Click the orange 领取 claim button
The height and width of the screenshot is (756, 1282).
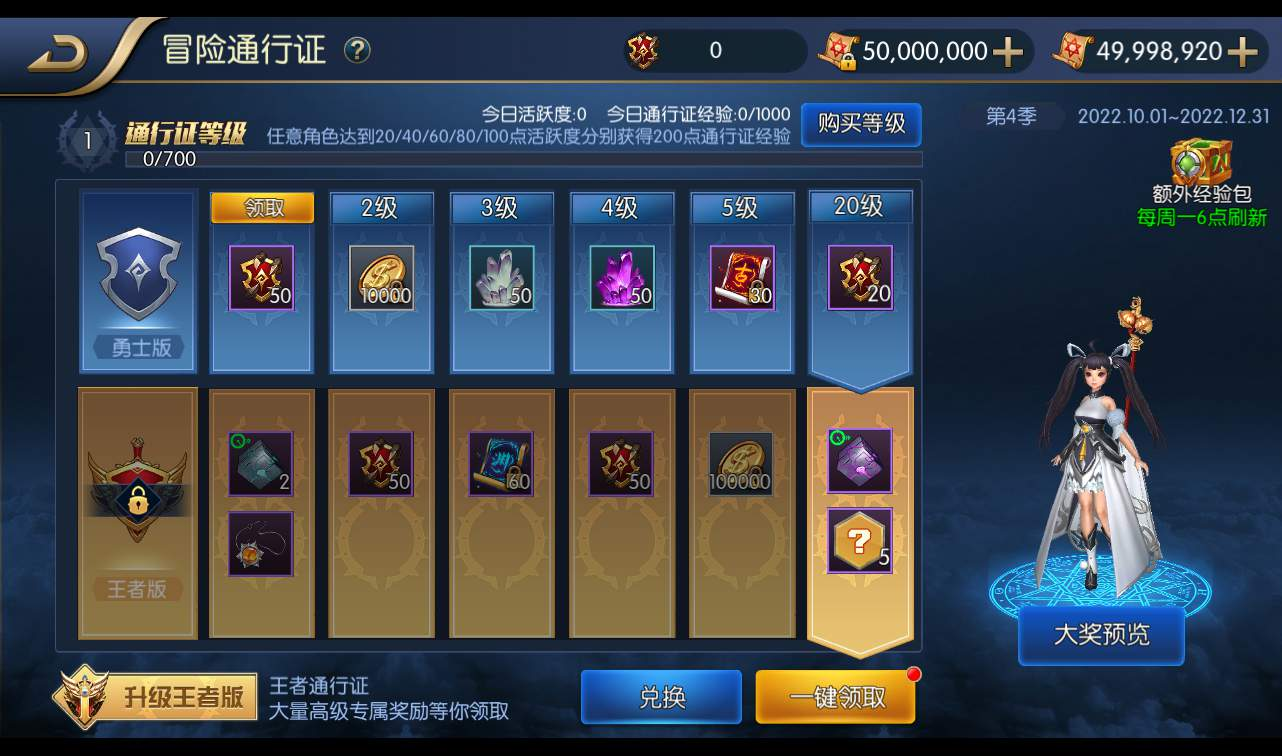point(261,206)
